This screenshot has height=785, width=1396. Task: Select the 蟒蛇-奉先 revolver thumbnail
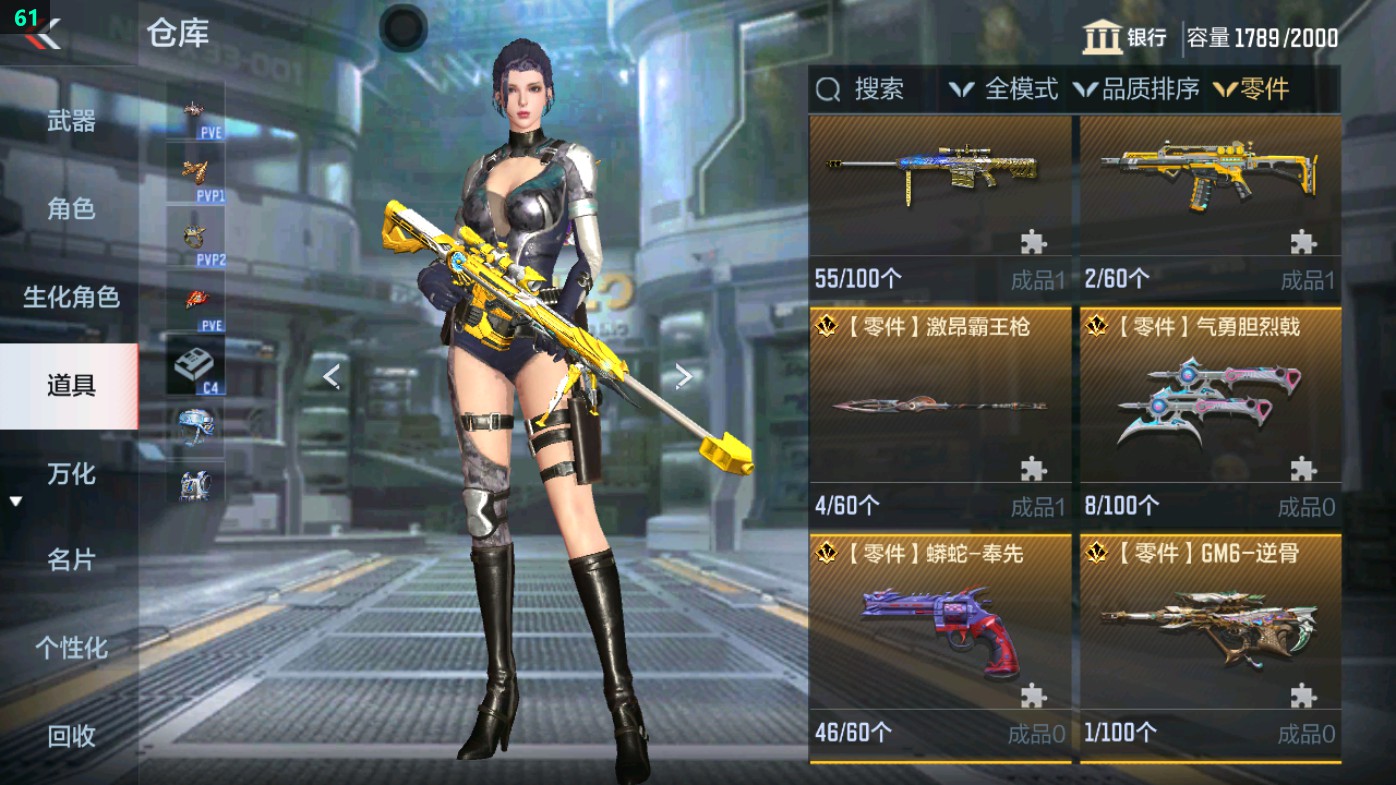937,631
